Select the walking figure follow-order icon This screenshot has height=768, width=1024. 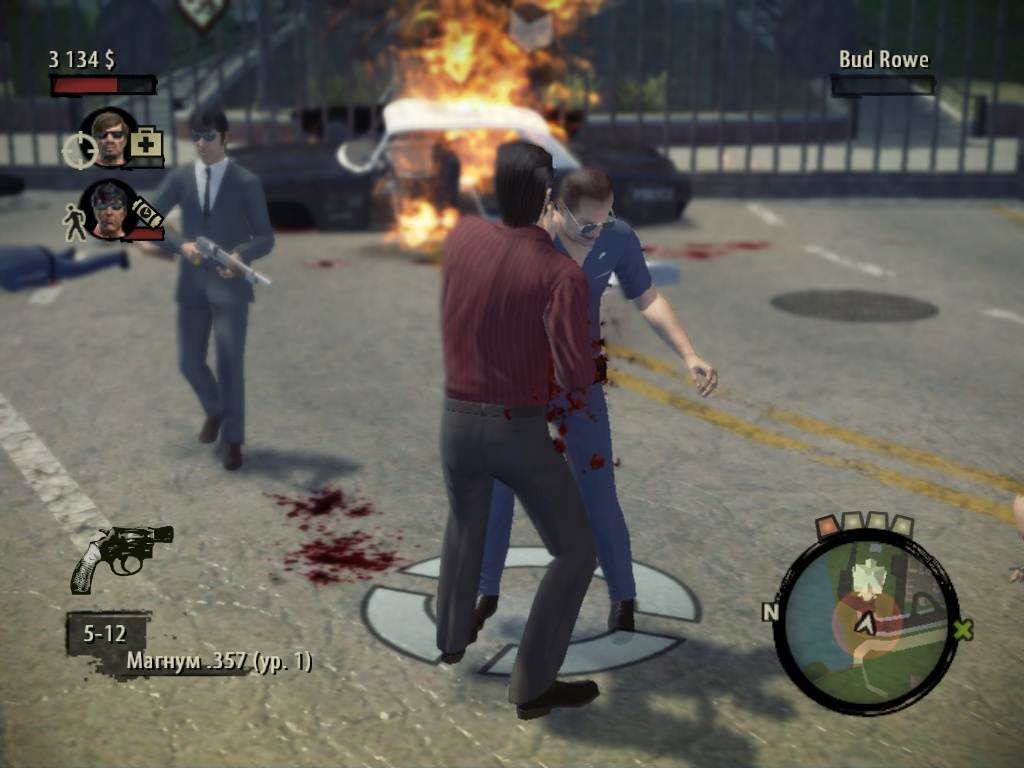pyautogui.click(x=75, y=221)
